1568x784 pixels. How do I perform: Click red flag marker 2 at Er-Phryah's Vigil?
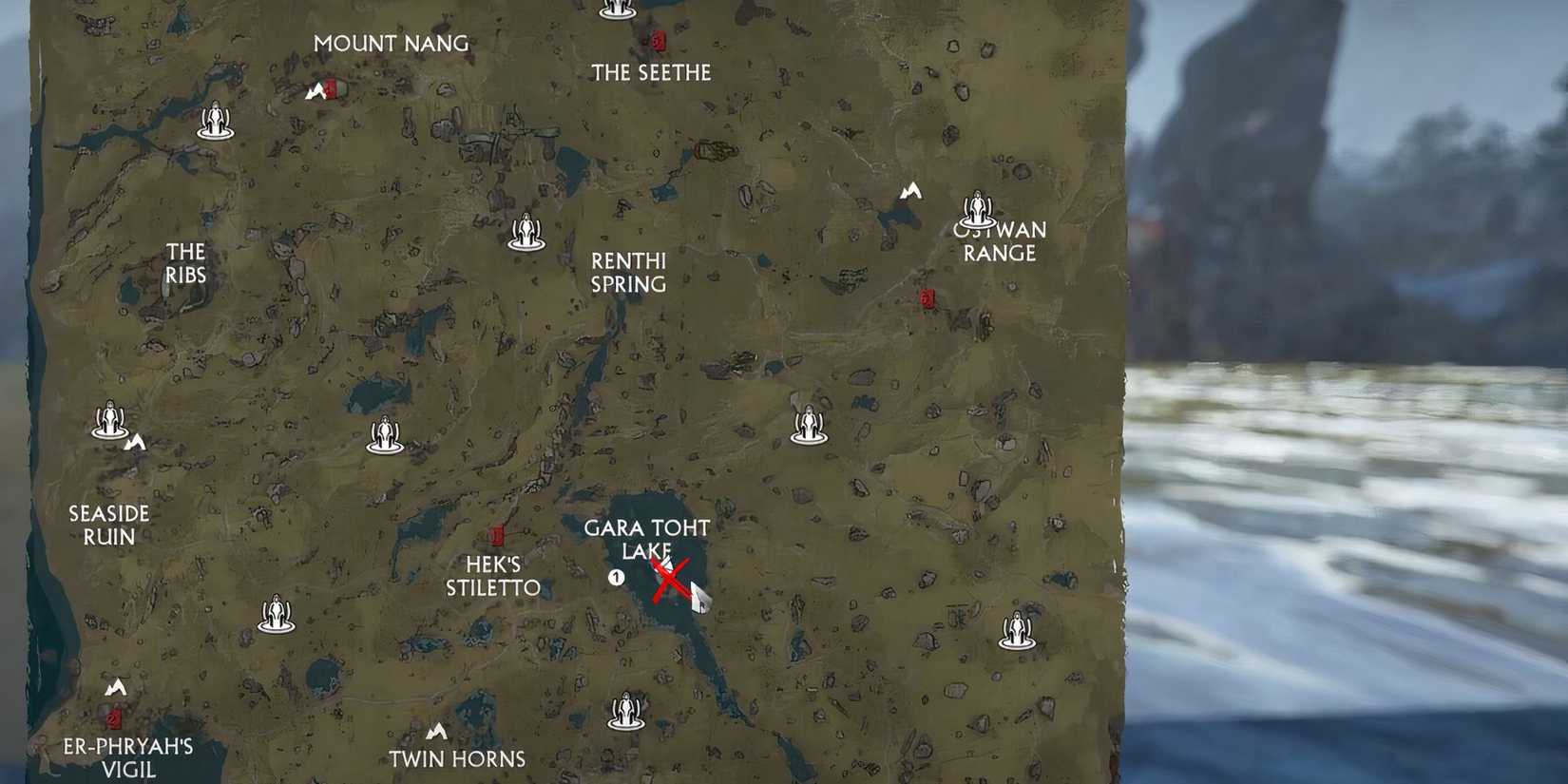point(113,719)
